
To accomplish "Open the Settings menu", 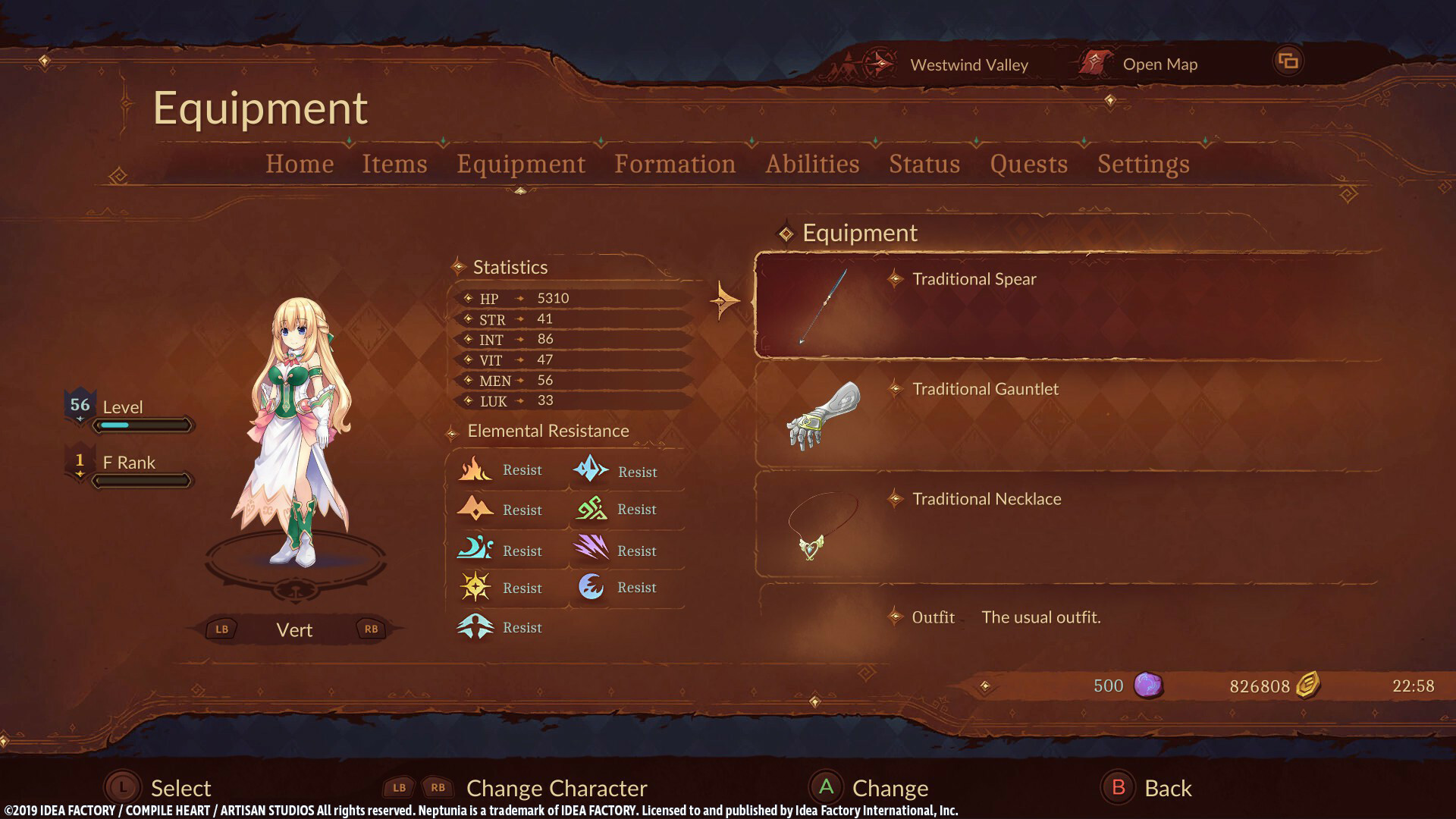I will [1144, 164].
